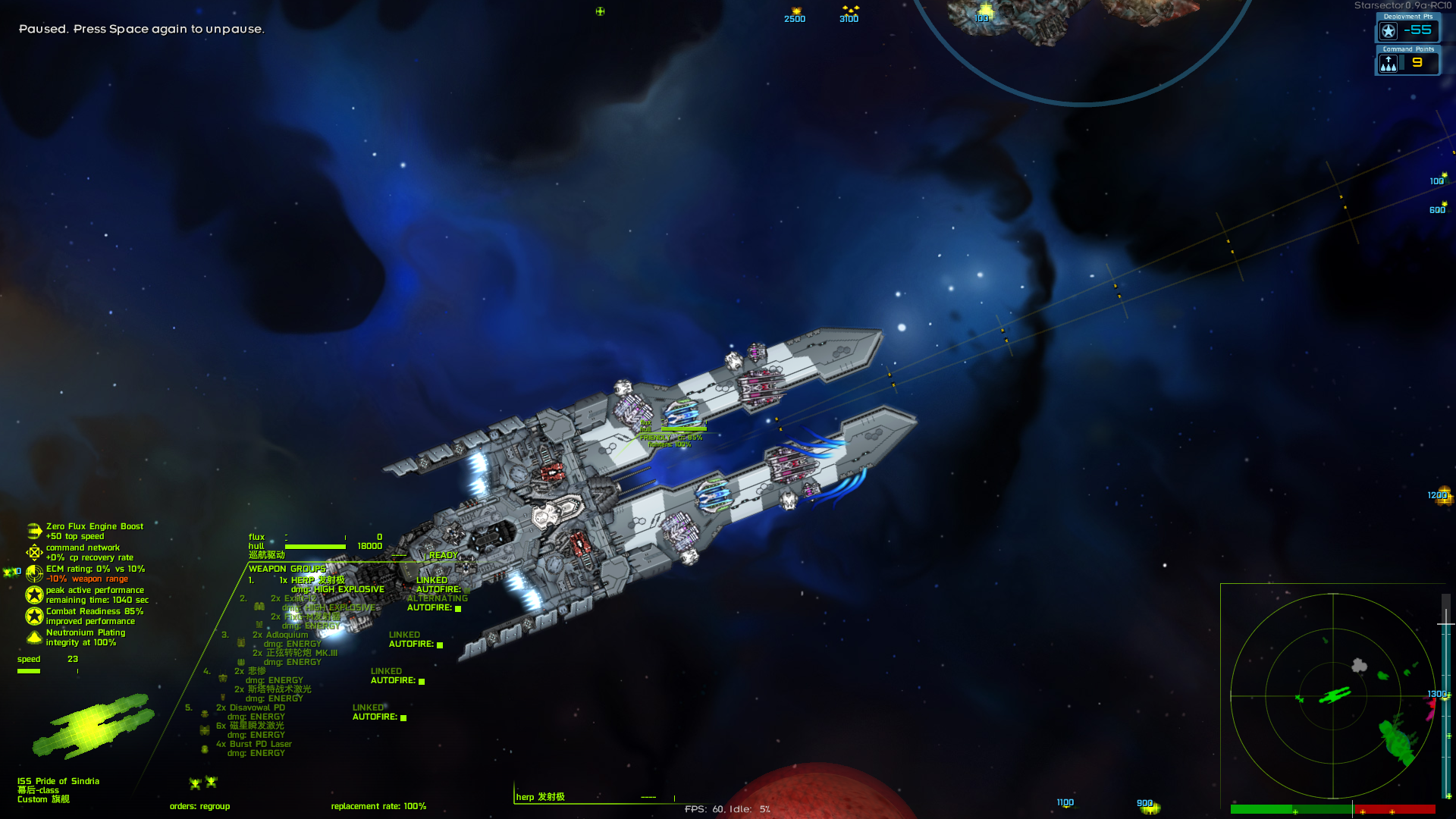Click the ECM rating status icon
The image size is (1456, 819).
tap(34, 573)
